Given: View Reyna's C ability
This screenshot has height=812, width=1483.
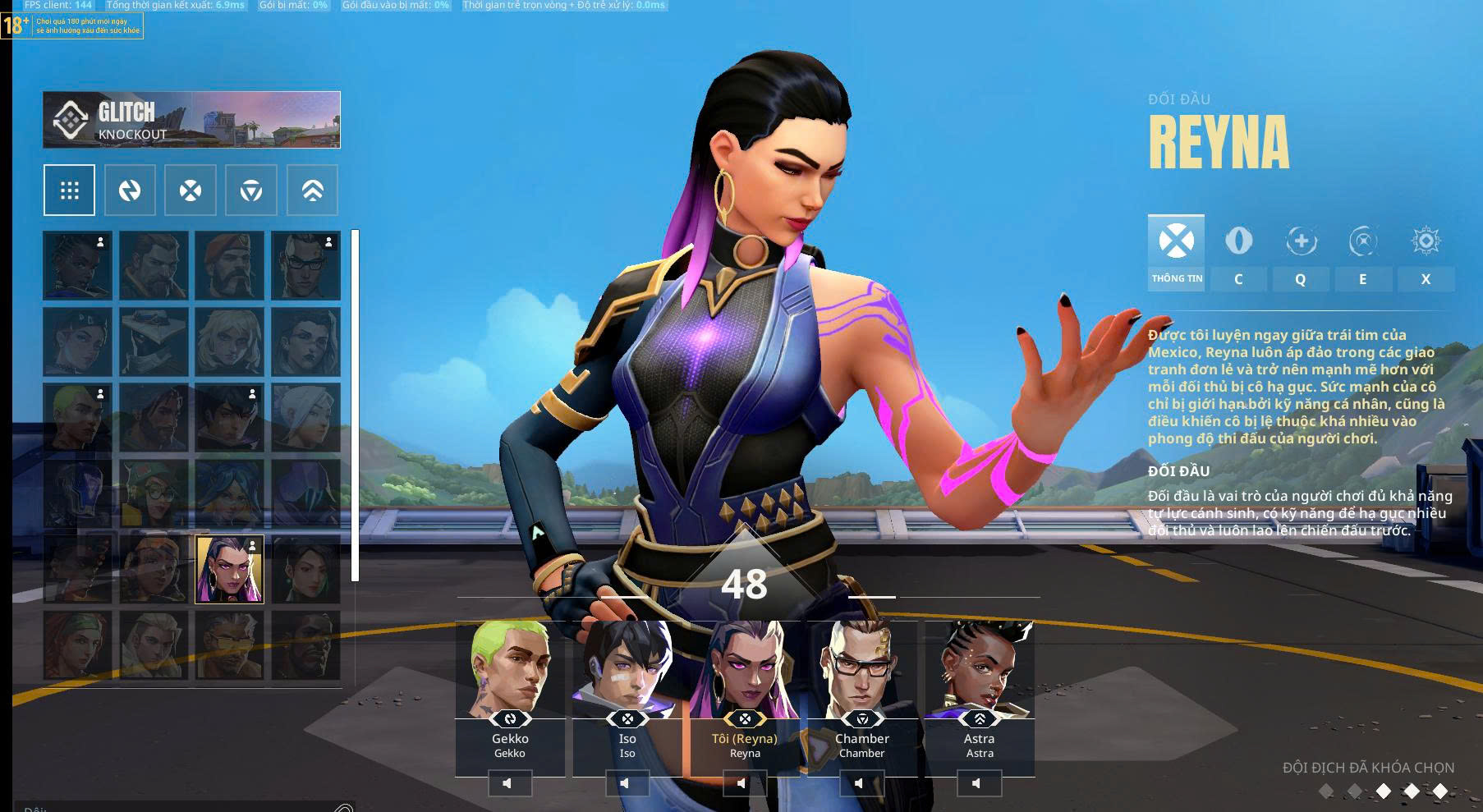Looking at the screenshot, I should [1238, 255].
